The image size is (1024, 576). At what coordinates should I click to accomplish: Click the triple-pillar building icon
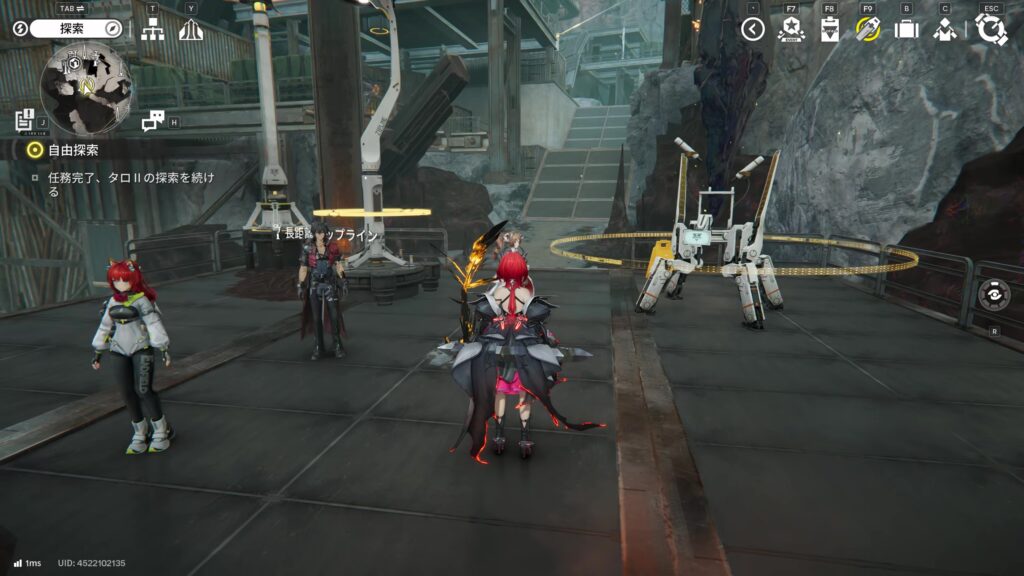(191, 30)
